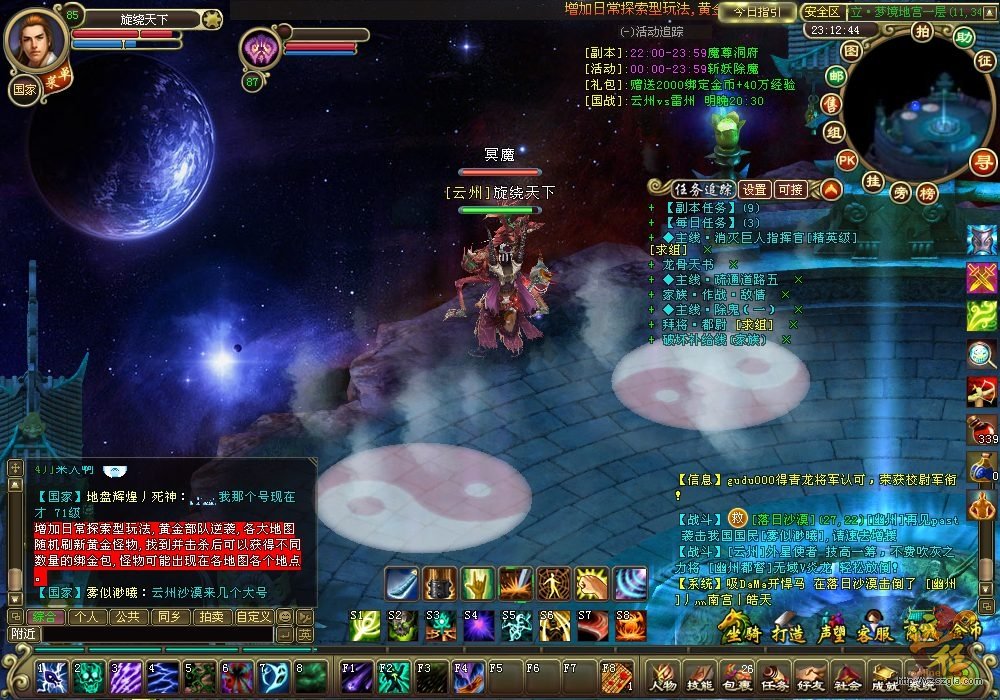Switch chat to the 个人 tab
Image resolution: width=1000 pixels, height=700 pixels.
click(x=88, y=617)
